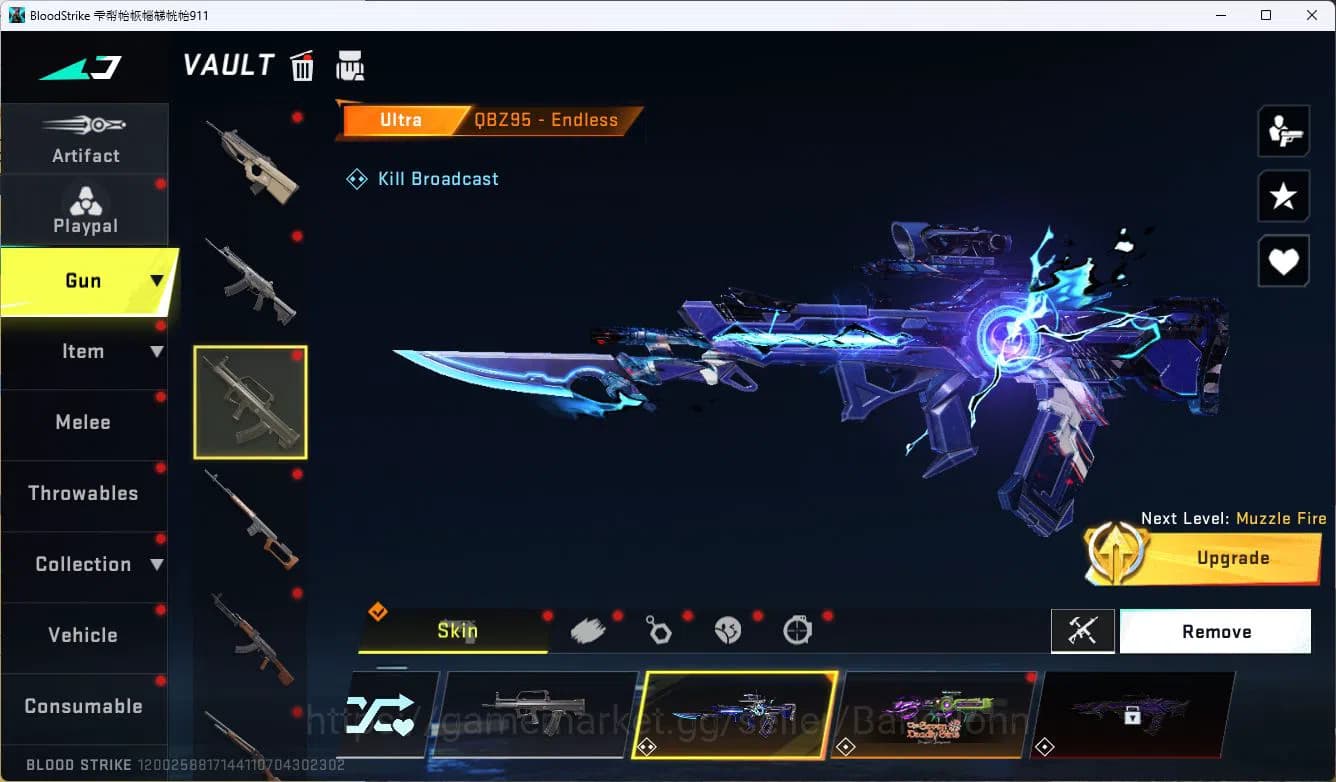
Task: Select the heart favorite icon
Action: [1283, 261]
